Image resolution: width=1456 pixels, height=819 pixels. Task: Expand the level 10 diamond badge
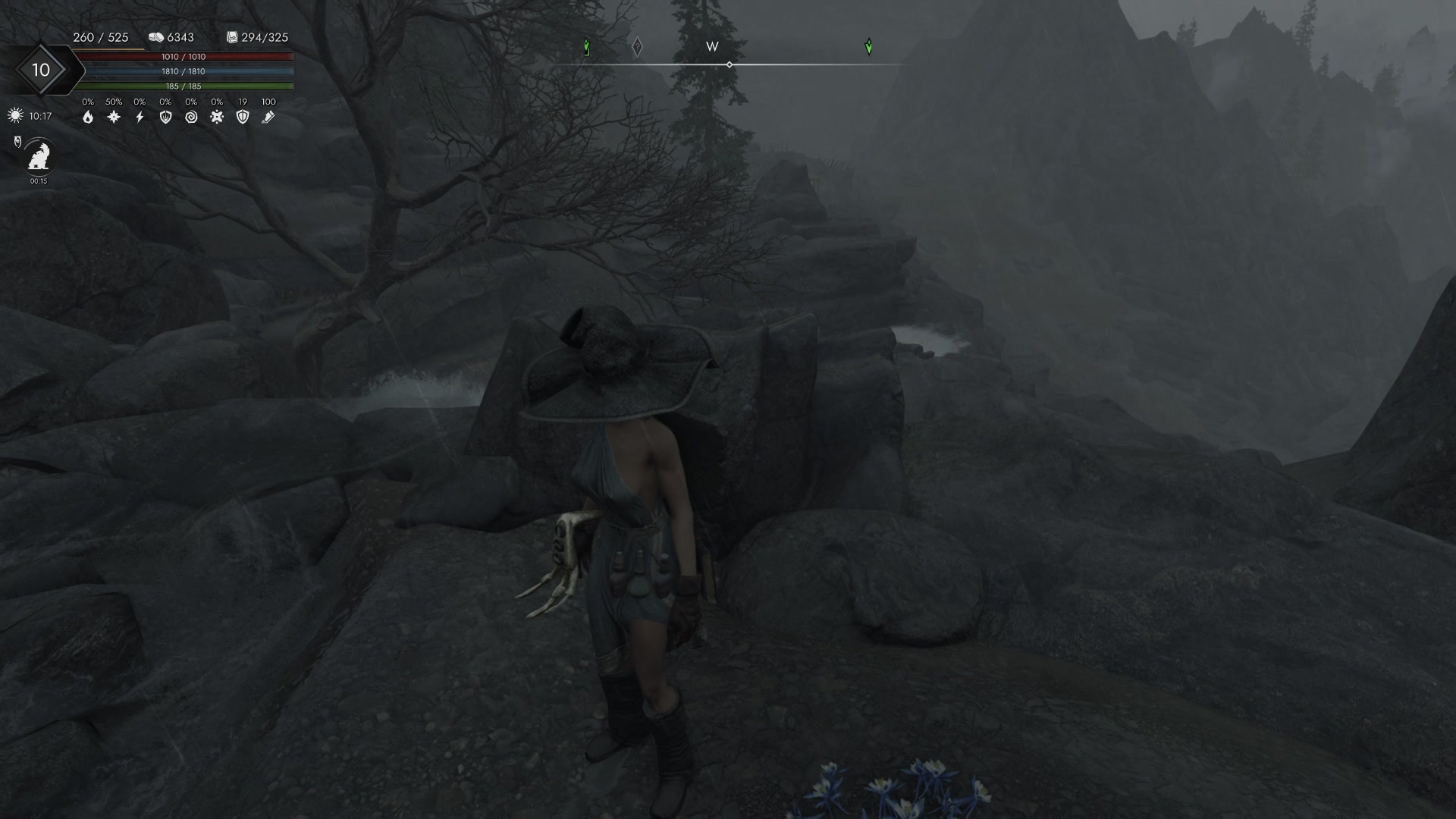click(42, 70)
